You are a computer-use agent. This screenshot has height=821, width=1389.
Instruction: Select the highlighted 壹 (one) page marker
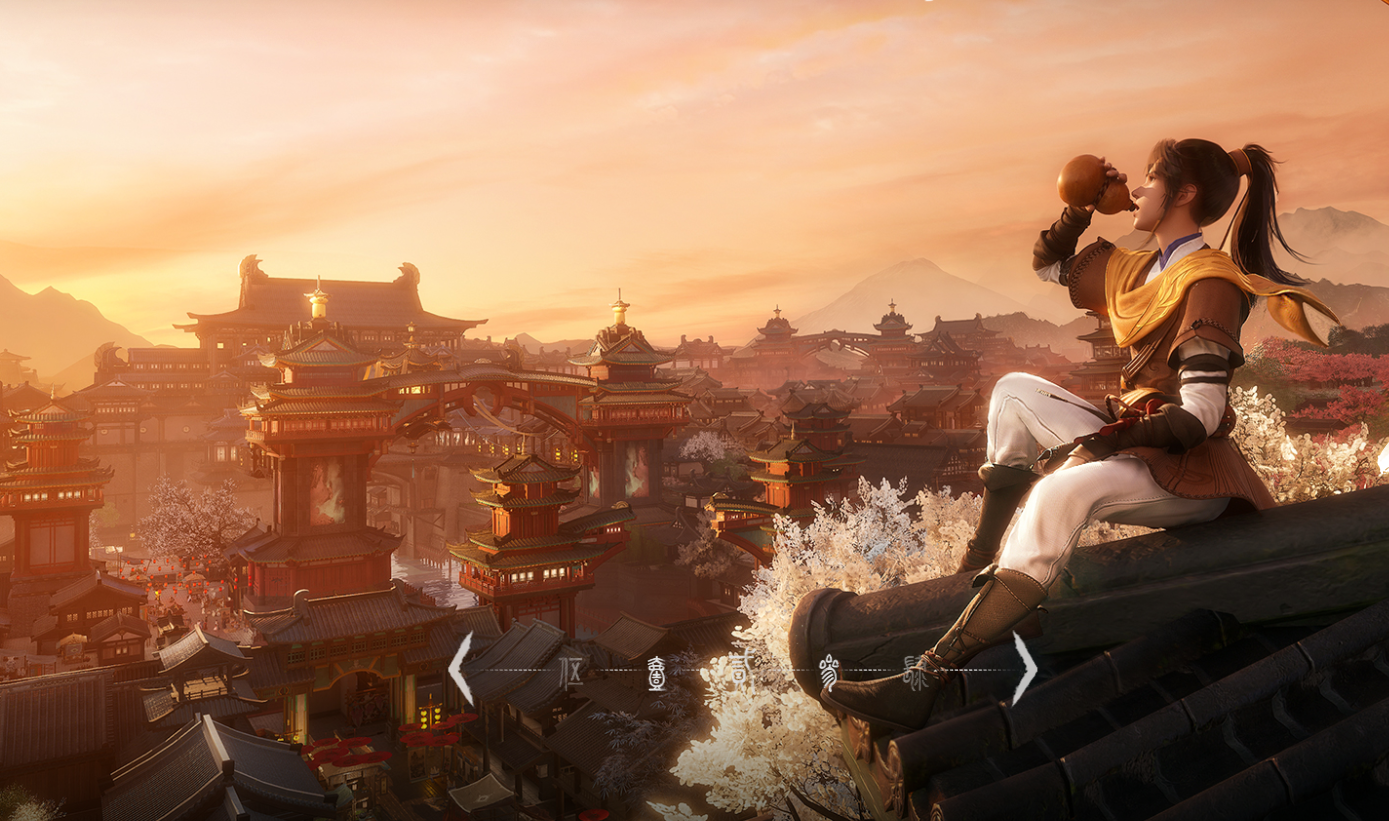click(x=658, y=669)
